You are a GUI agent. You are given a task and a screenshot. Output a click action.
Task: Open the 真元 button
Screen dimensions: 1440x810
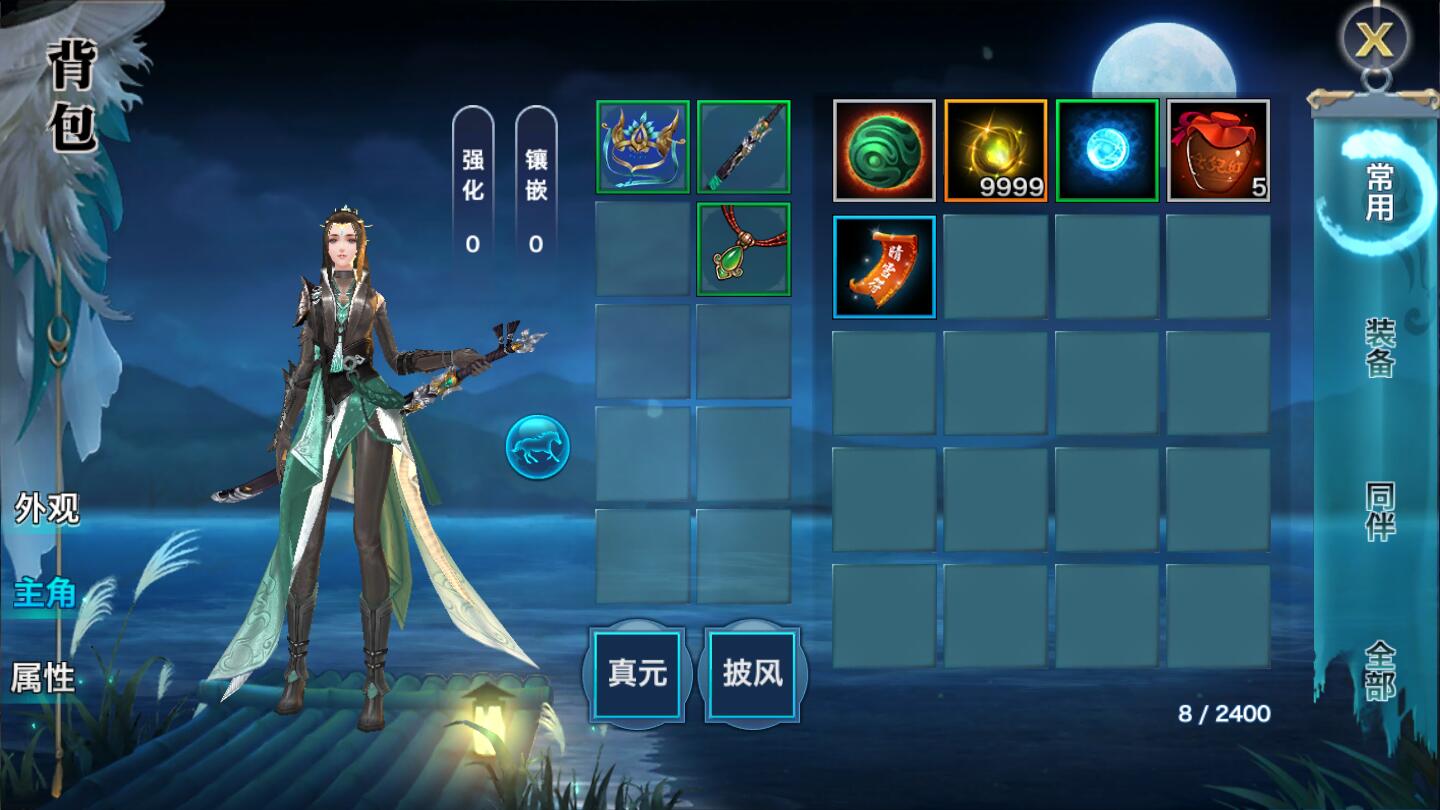(637, 673)
